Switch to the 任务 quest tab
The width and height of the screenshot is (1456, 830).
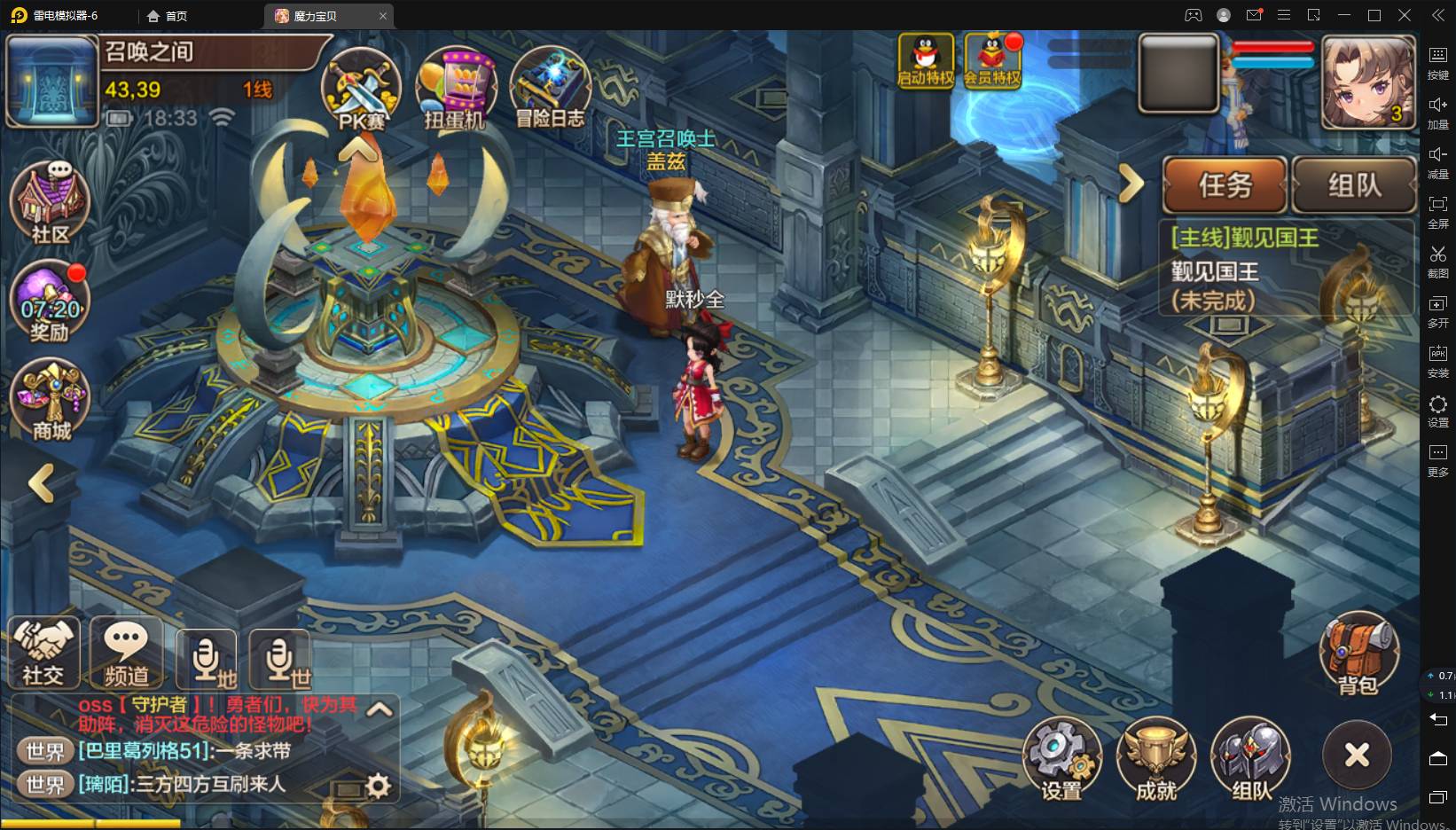[x=1225, y=184]
